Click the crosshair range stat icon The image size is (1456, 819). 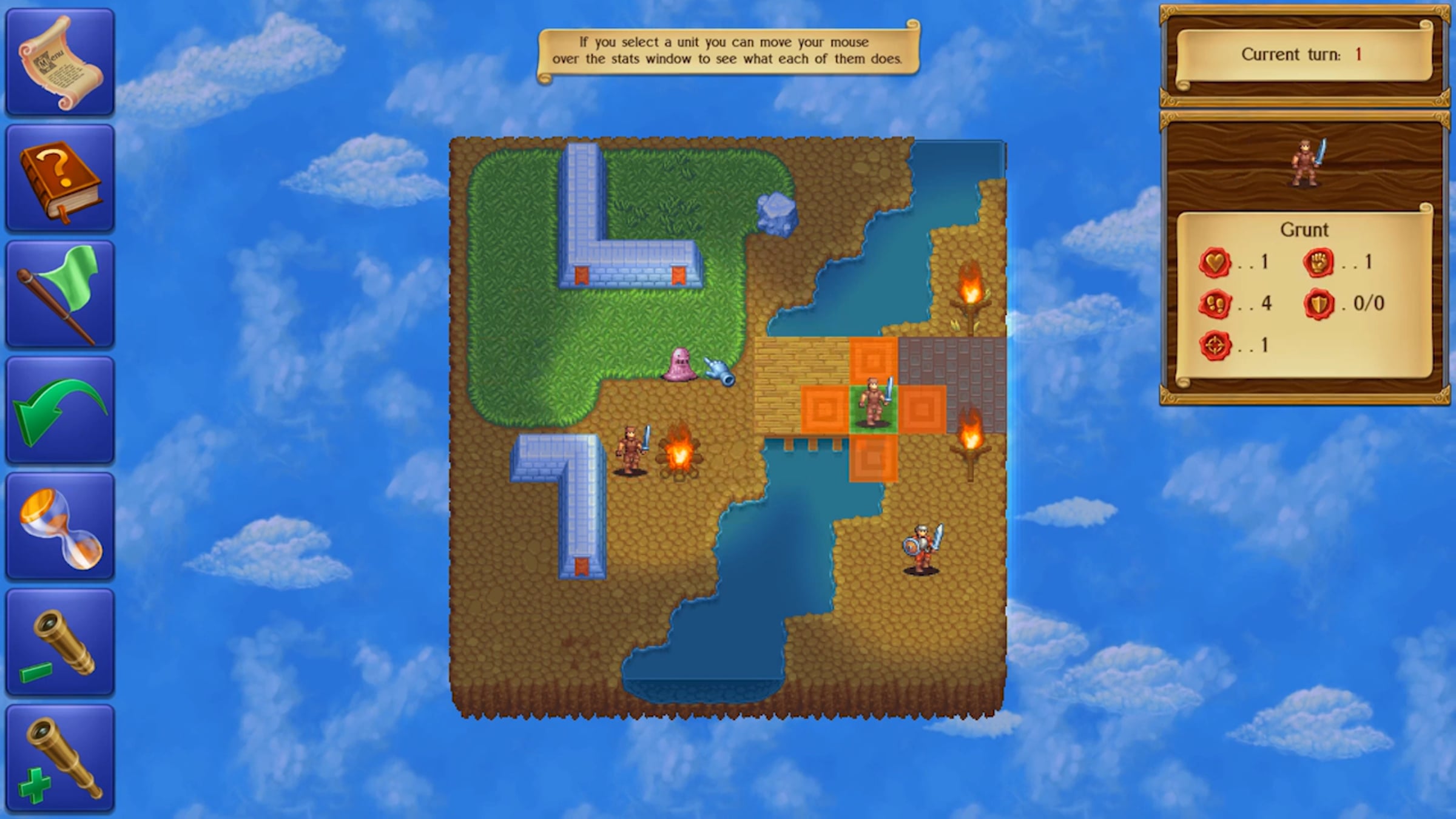pos(1215,346)
